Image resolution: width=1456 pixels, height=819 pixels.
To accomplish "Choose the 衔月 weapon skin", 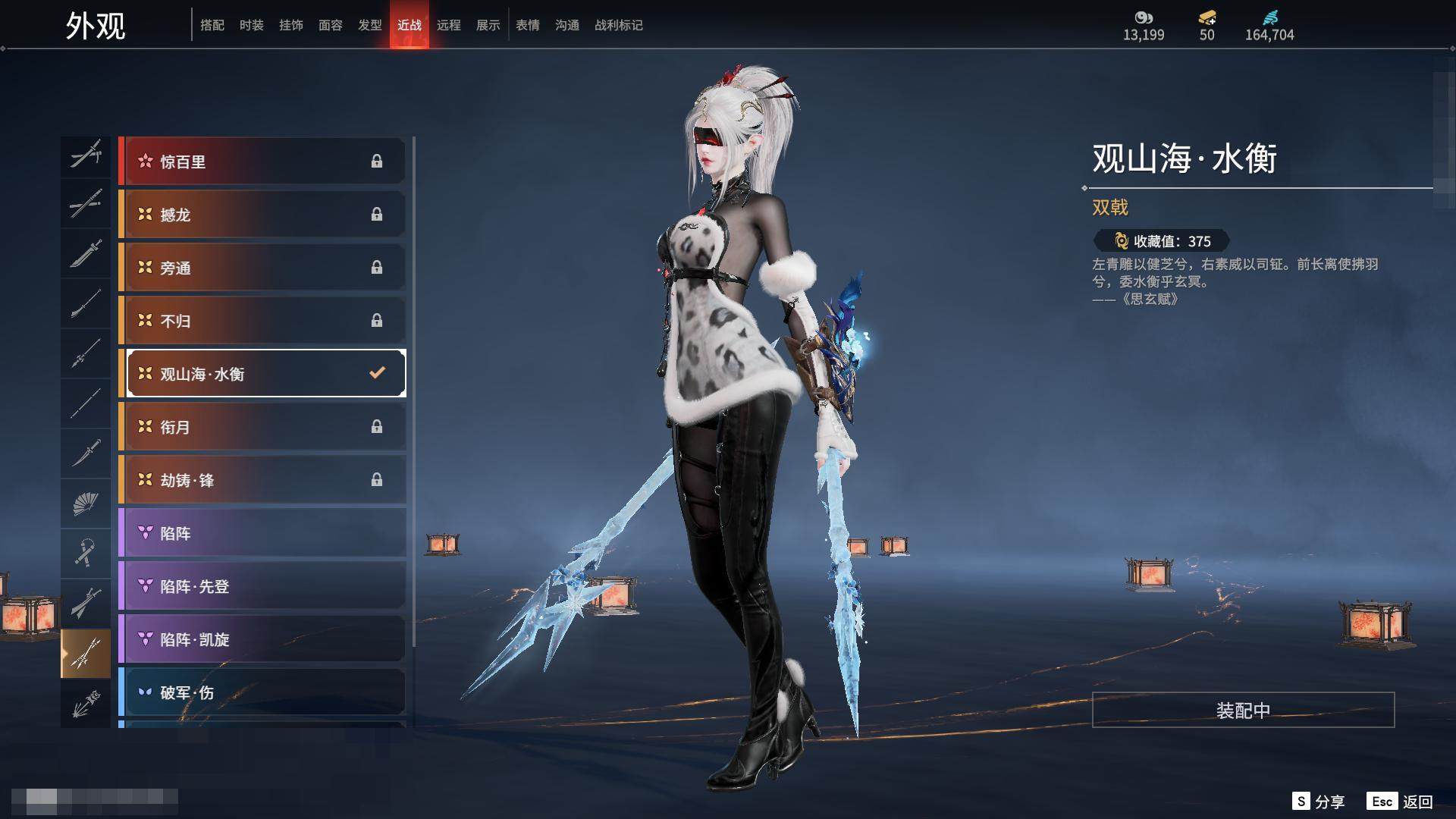I will point(262,427).
